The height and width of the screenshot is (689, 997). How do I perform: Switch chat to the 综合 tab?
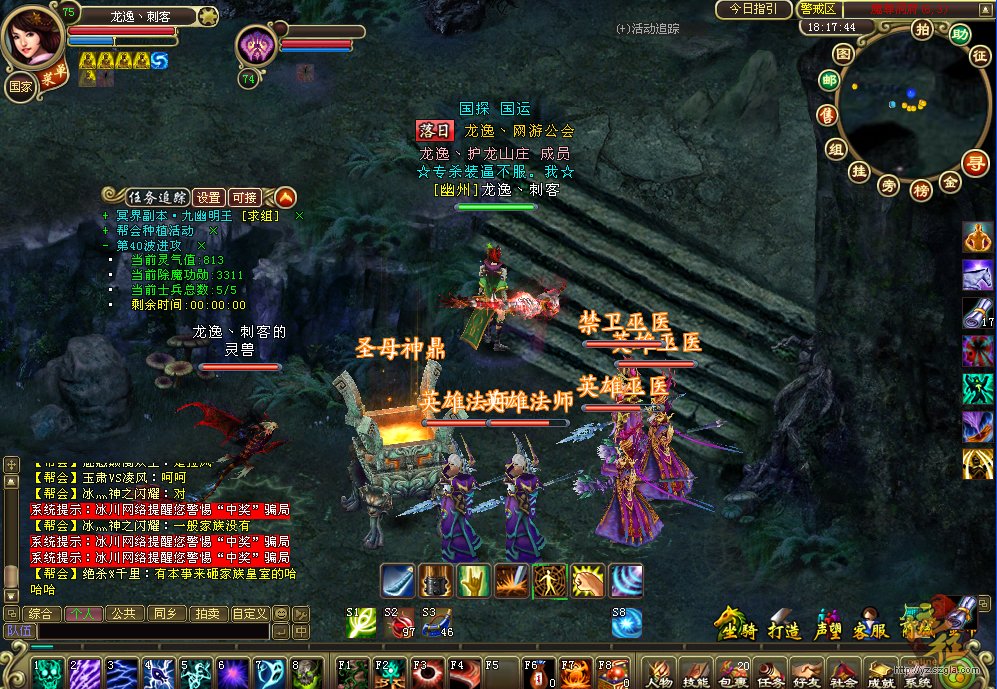[41, 613]
